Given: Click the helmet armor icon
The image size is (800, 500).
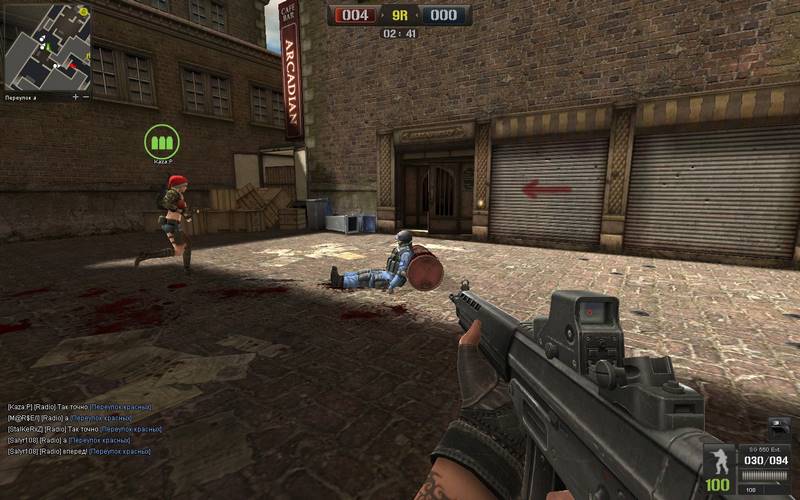Looking at the screenshot, I should 779,425.
